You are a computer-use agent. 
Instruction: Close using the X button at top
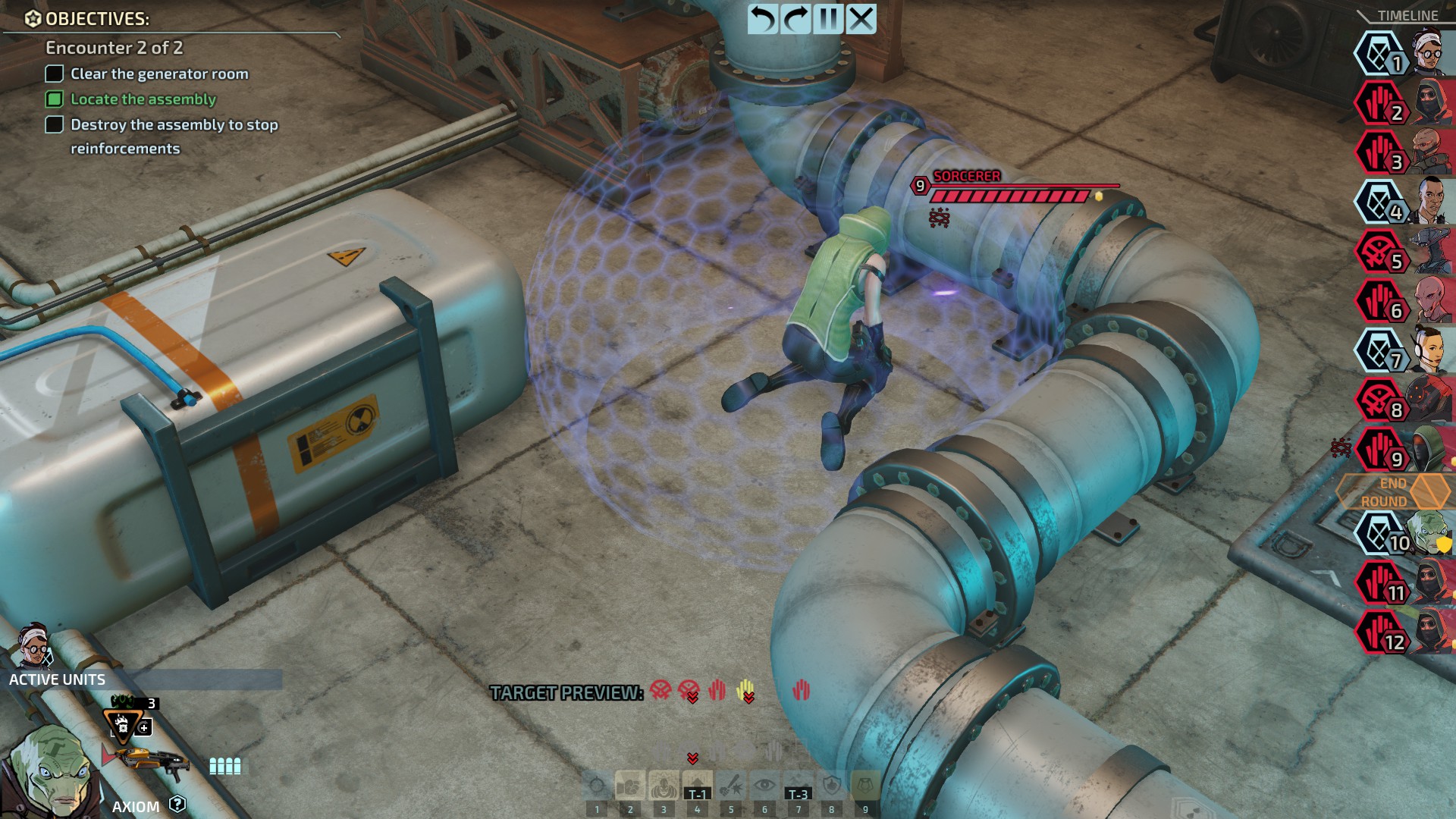click(x=861, y=19)
